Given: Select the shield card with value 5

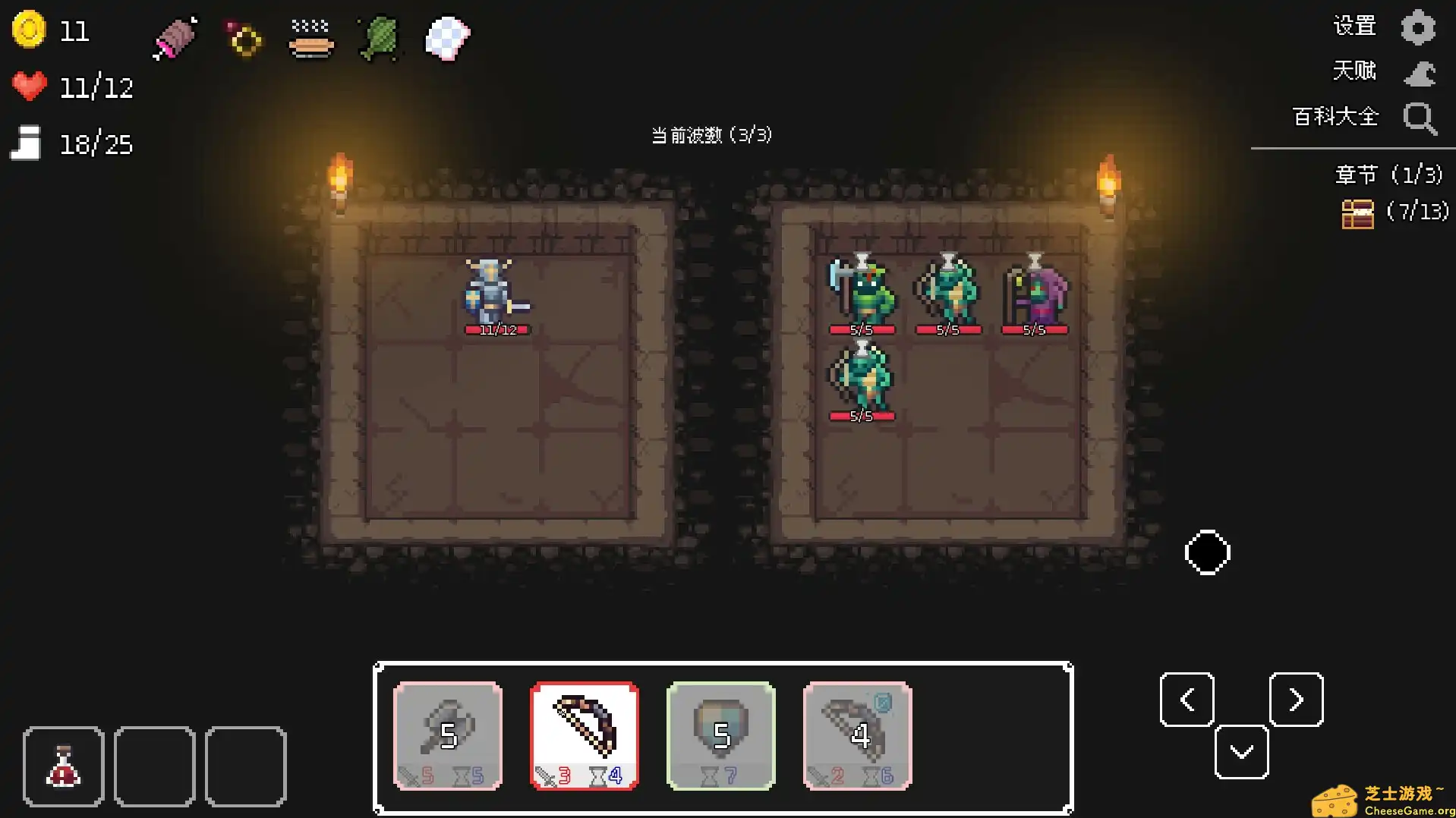Looking at the screenshot, I should (x=720, y=732).
